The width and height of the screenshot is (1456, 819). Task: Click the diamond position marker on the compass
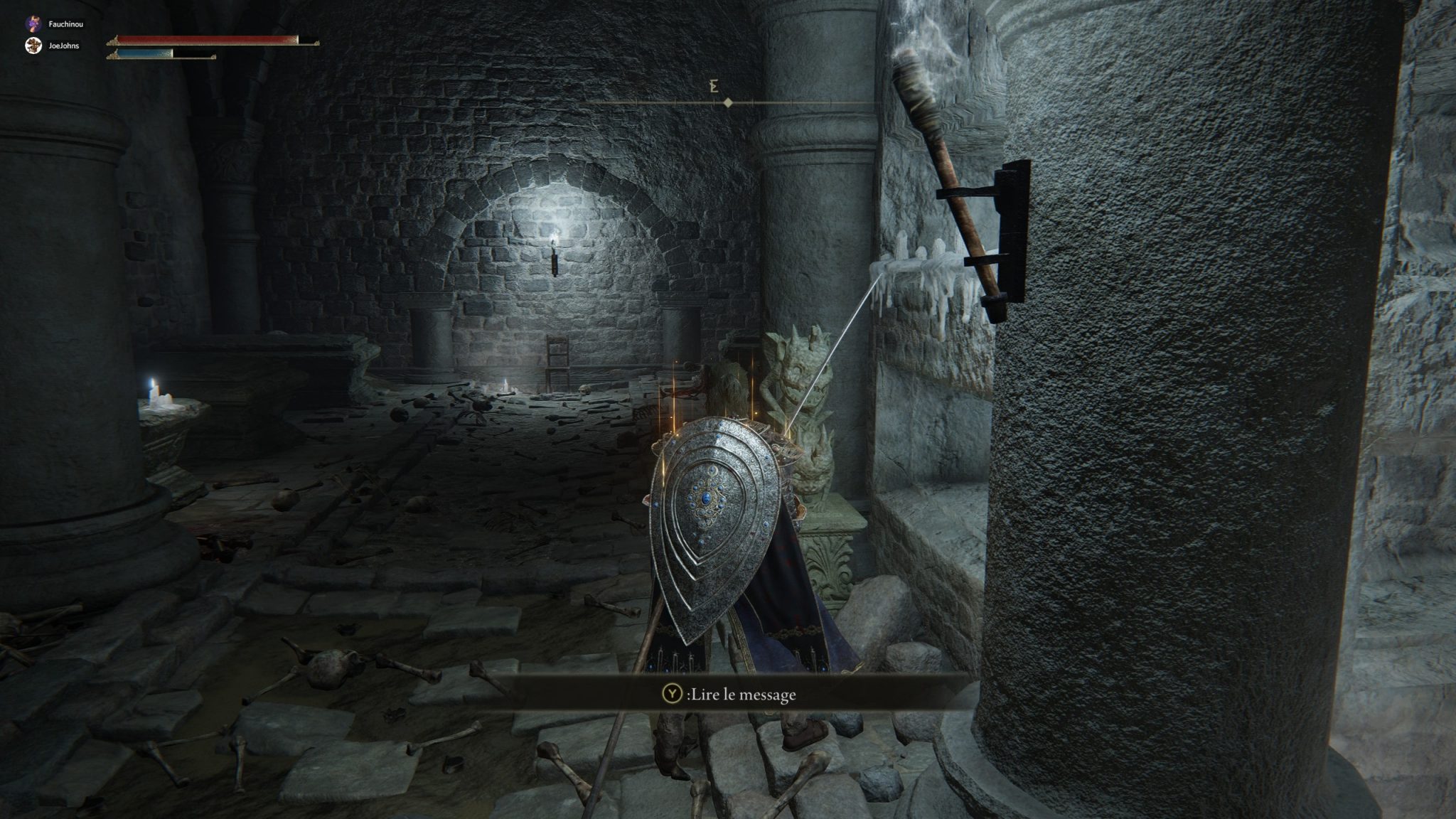[730, 102]
